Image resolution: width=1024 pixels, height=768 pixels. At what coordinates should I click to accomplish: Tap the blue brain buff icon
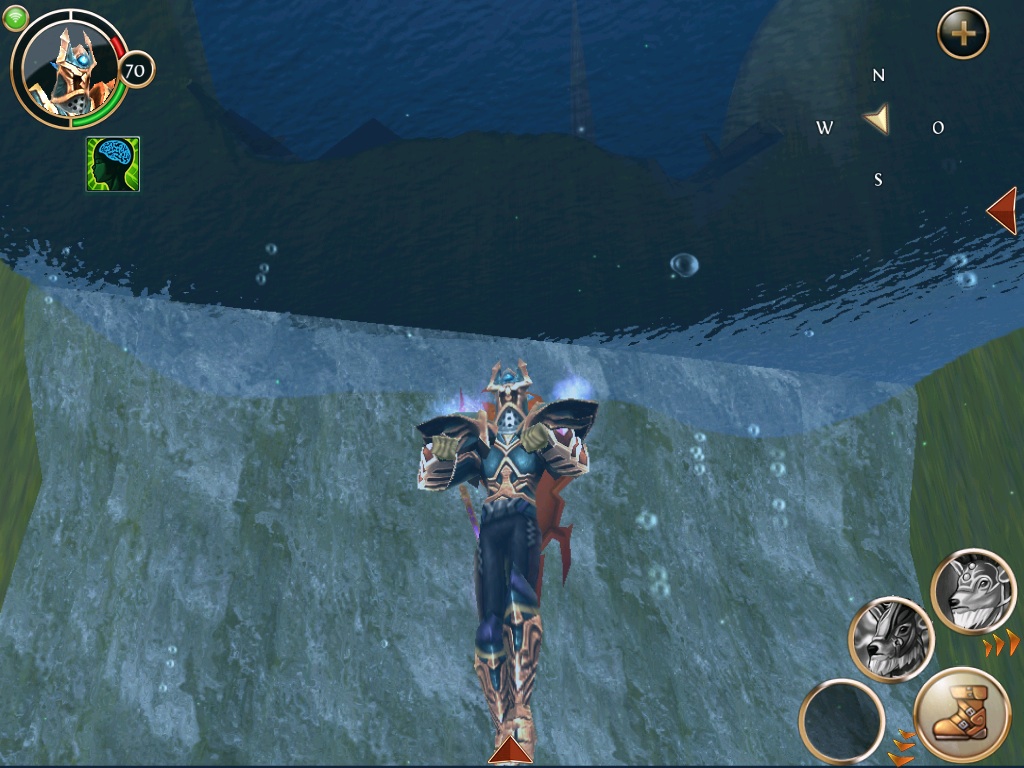113,164
